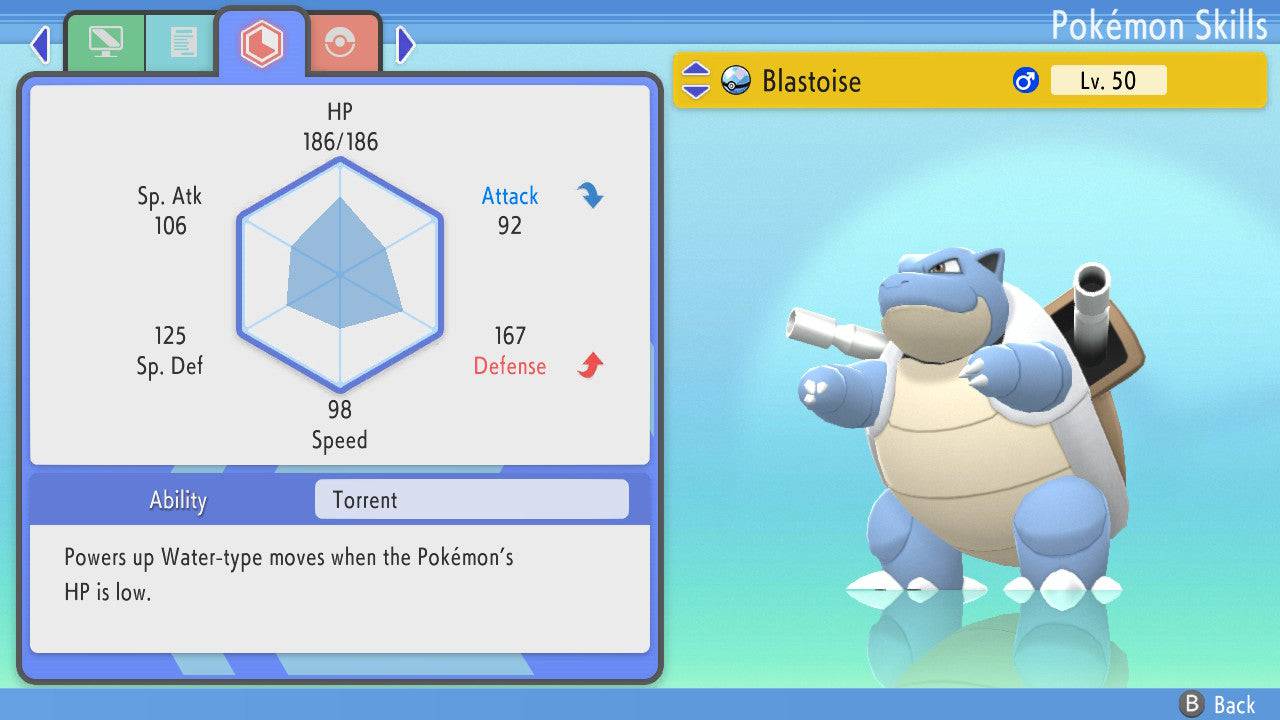
Task: Select the hexagon skills tab
Action: pyautogui.click(x=261, y=42)
